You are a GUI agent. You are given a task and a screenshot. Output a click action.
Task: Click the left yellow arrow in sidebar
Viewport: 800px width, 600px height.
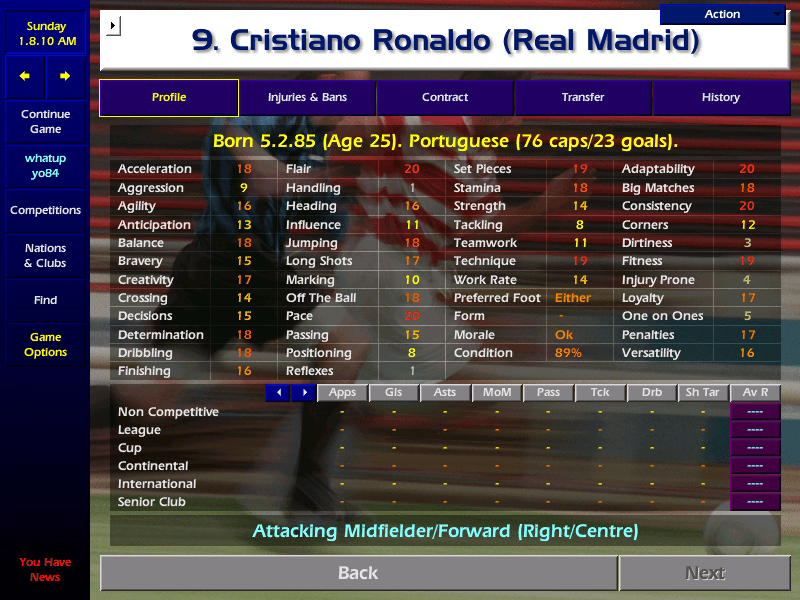pyautogui.click(x=25, y=76)
